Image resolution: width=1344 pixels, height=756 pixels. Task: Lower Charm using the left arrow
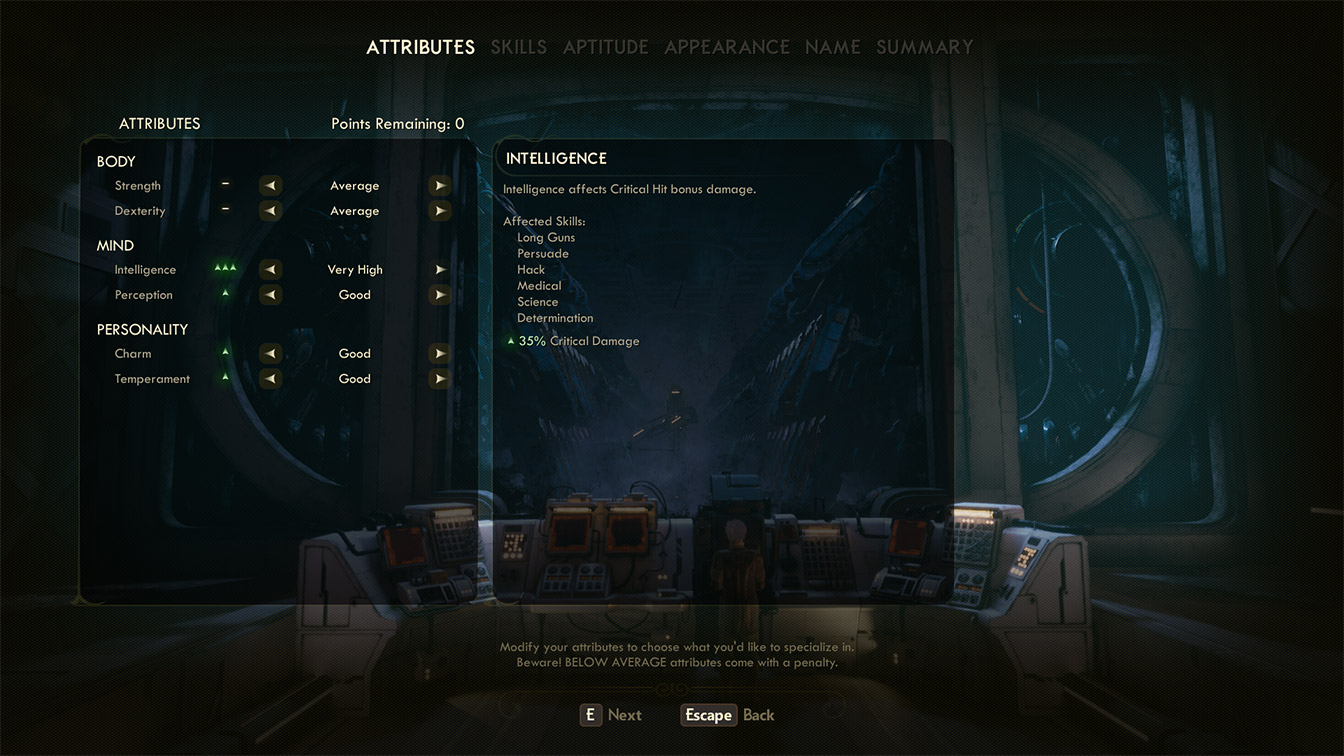point(270,354)
